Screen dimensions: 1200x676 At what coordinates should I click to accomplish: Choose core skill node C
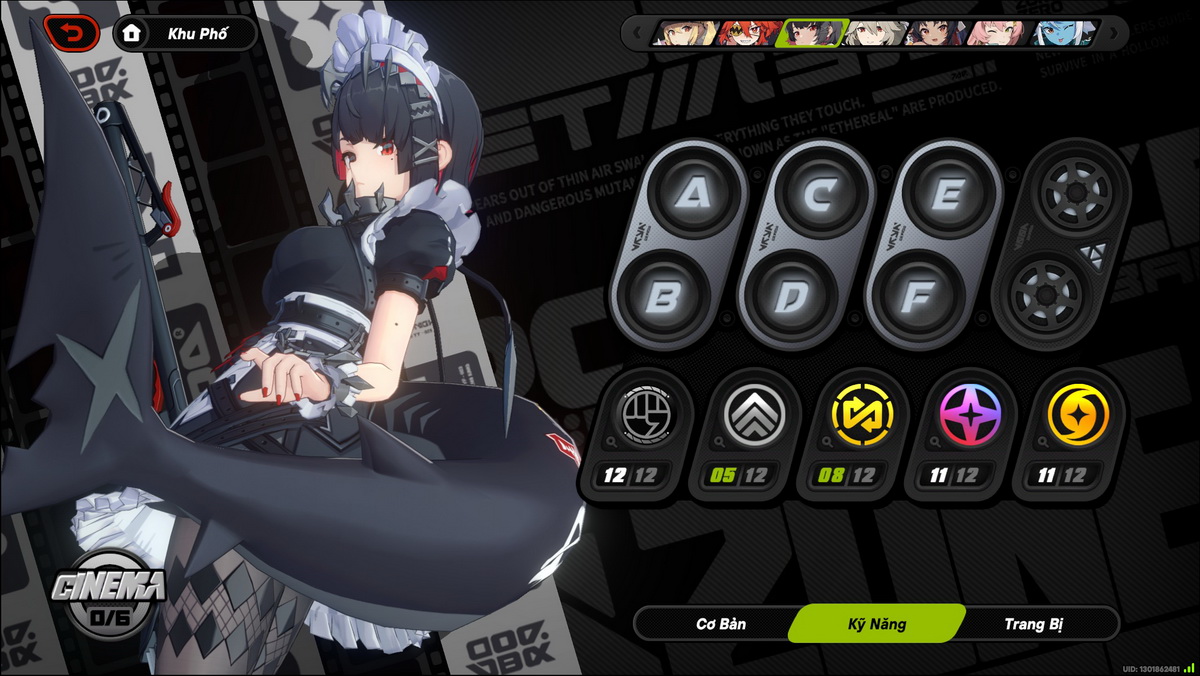[x=819, y=194]
